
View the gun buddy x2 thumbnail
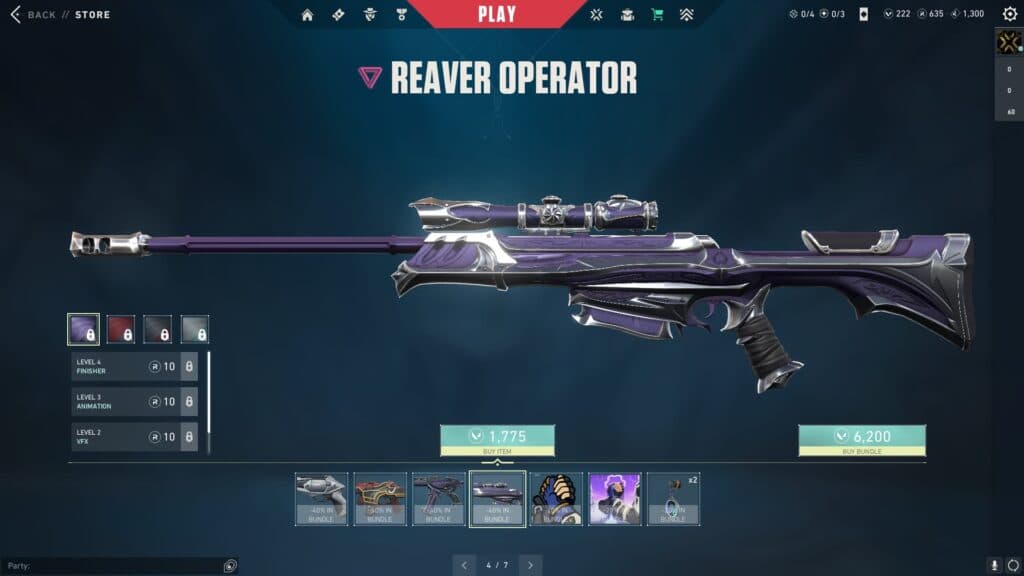coord(673,498)
